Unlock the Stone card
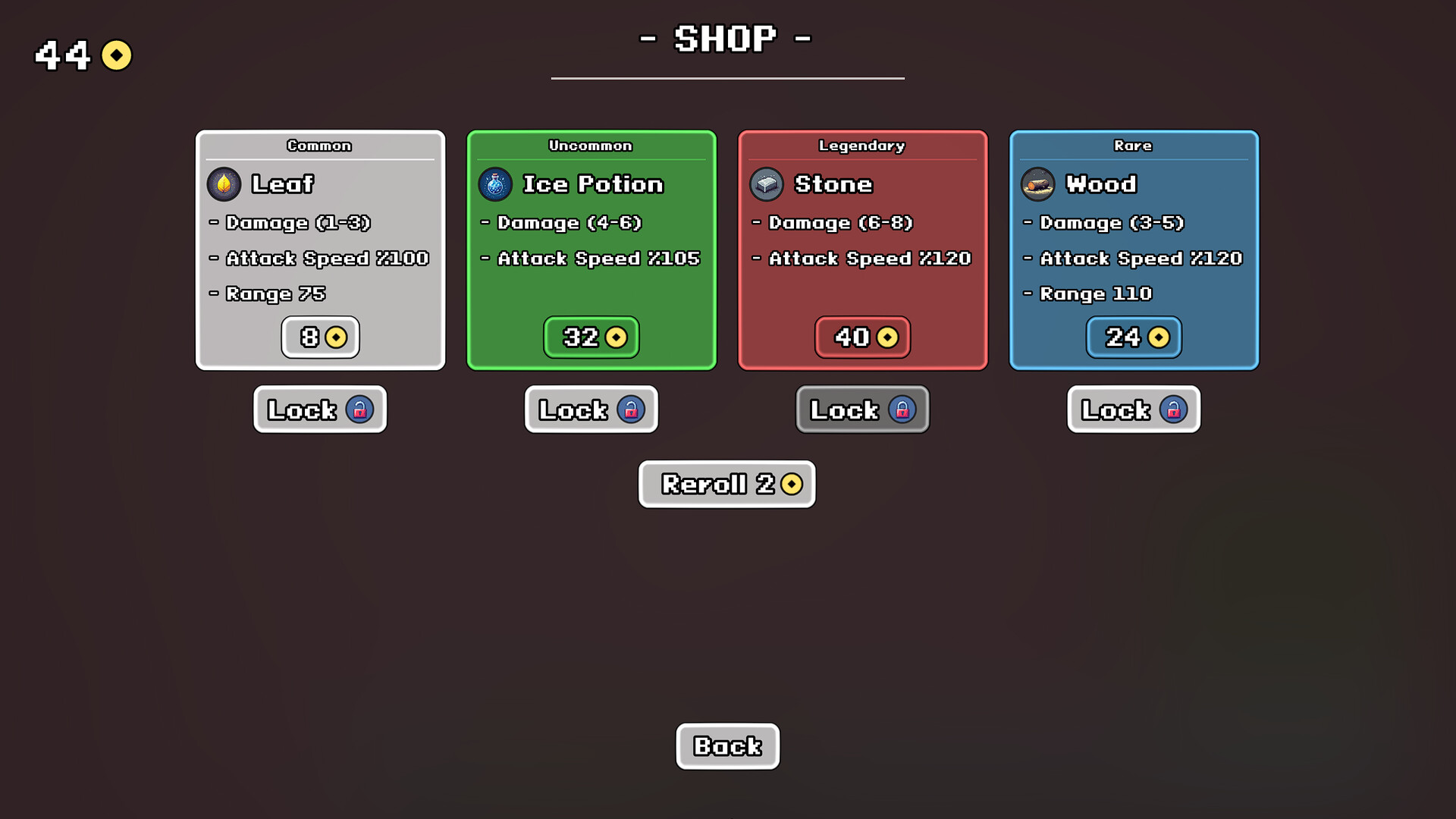1456x819 pixels. pos(862,409)
